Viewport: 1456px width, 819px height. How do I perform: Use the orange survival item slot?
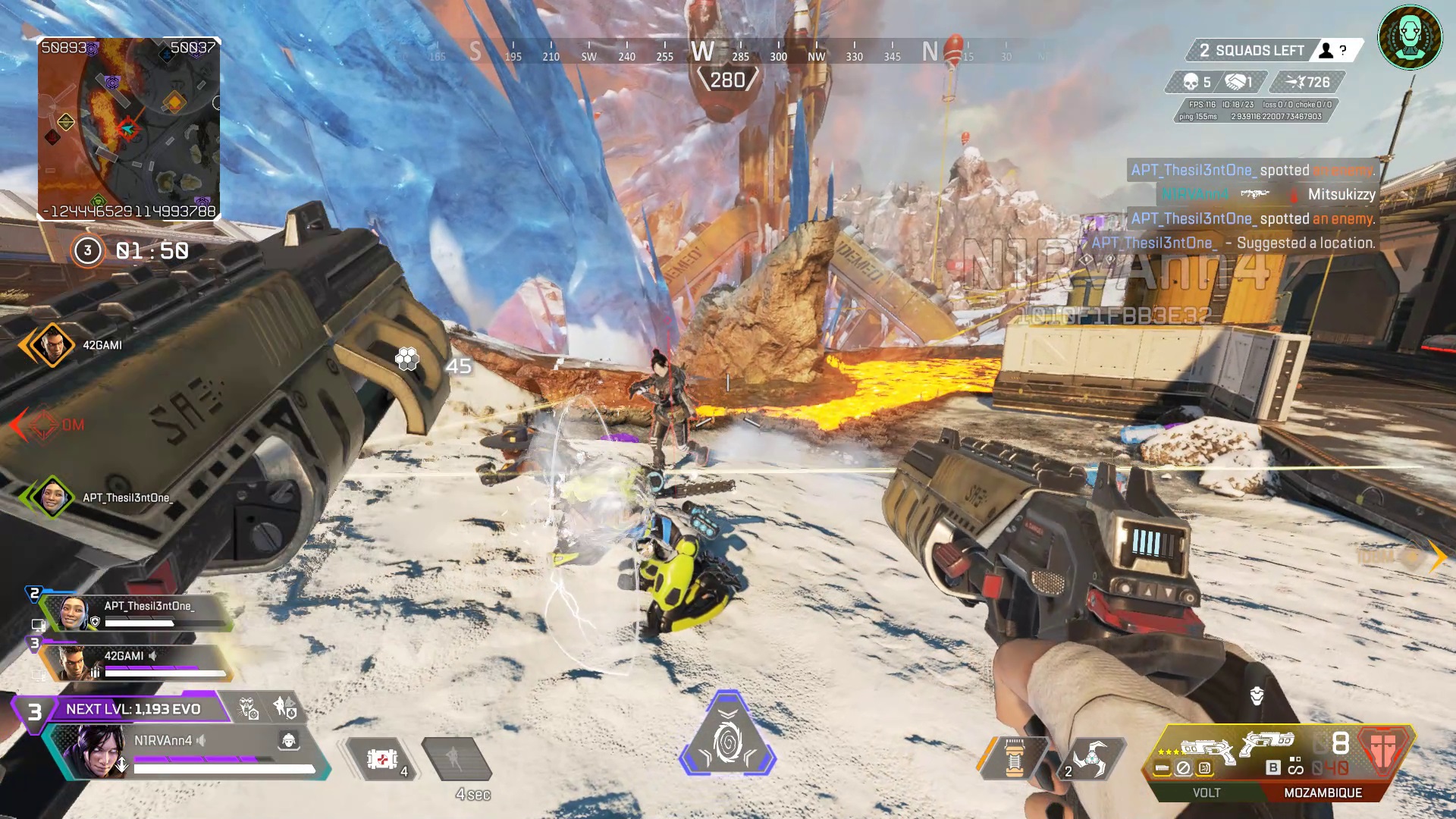(1013, 758)
